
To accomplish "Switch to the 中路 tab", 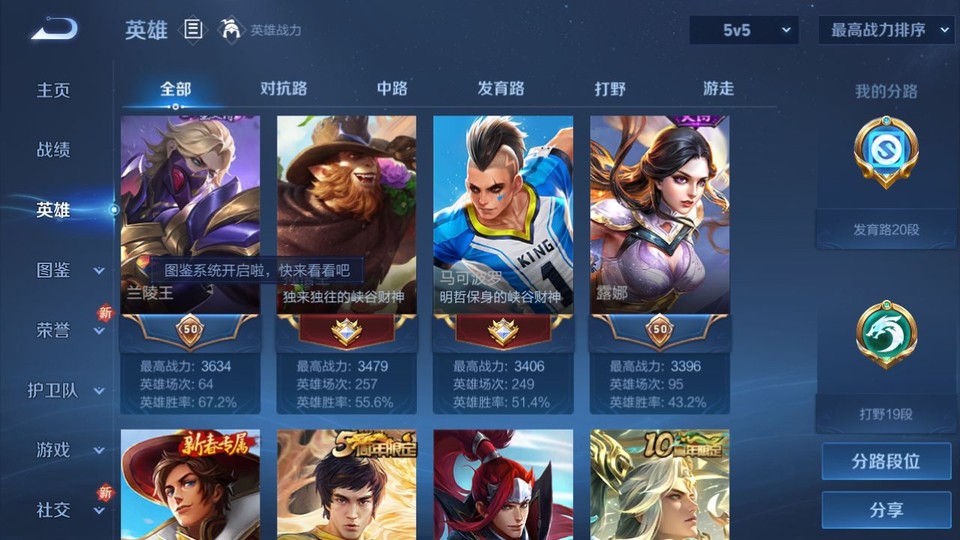I will 392,88.
